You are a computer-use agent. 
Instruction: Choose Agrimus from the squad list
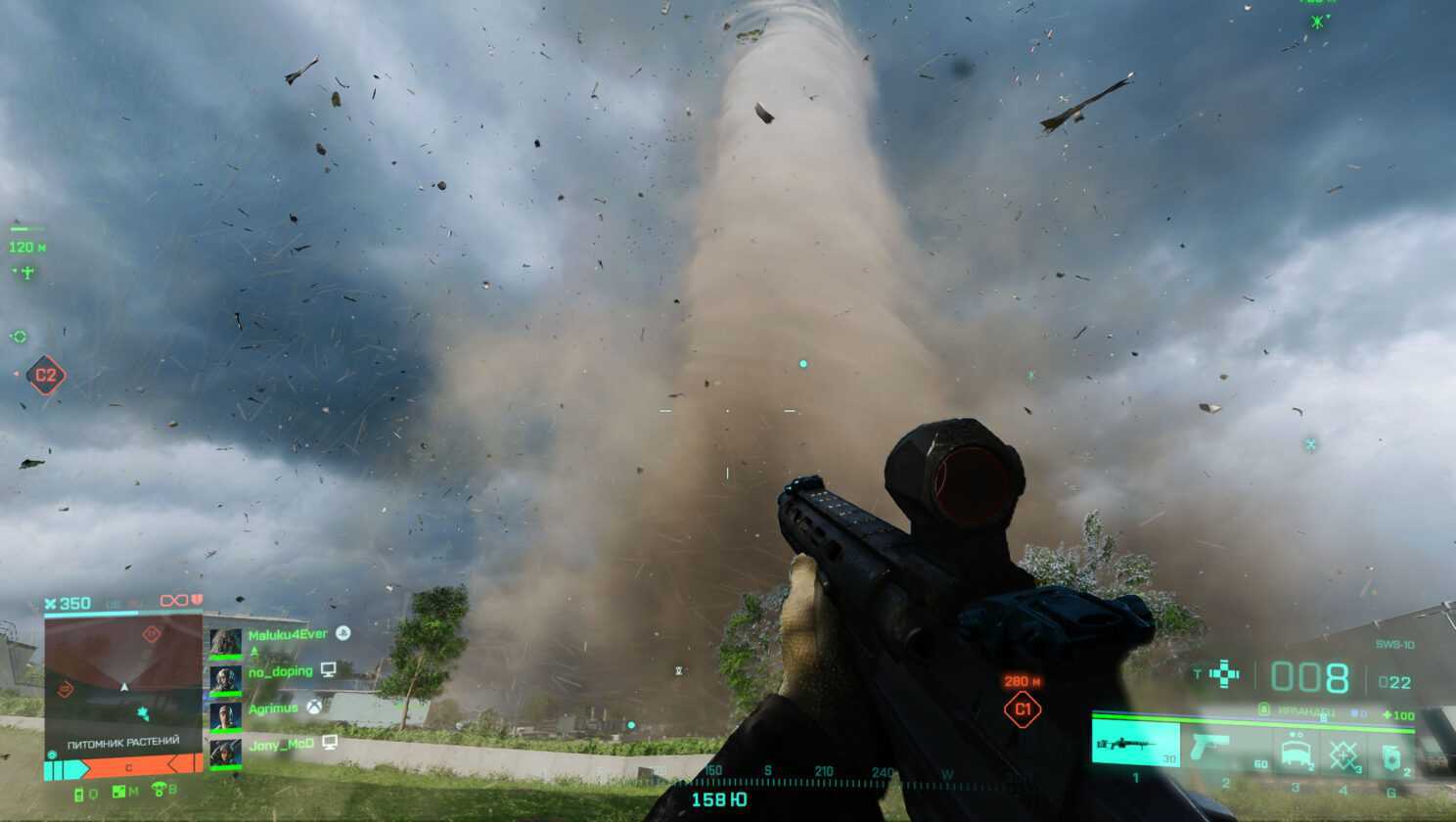(x=273, y=708)
